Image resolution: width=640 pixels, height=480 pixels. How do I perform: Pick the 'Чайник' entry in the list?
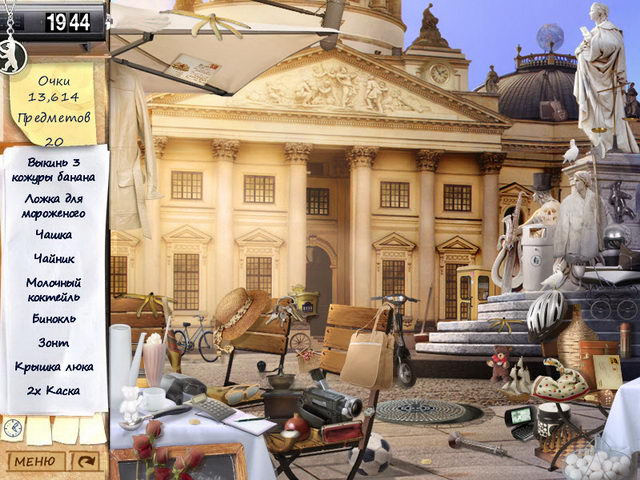coord(54,259)
